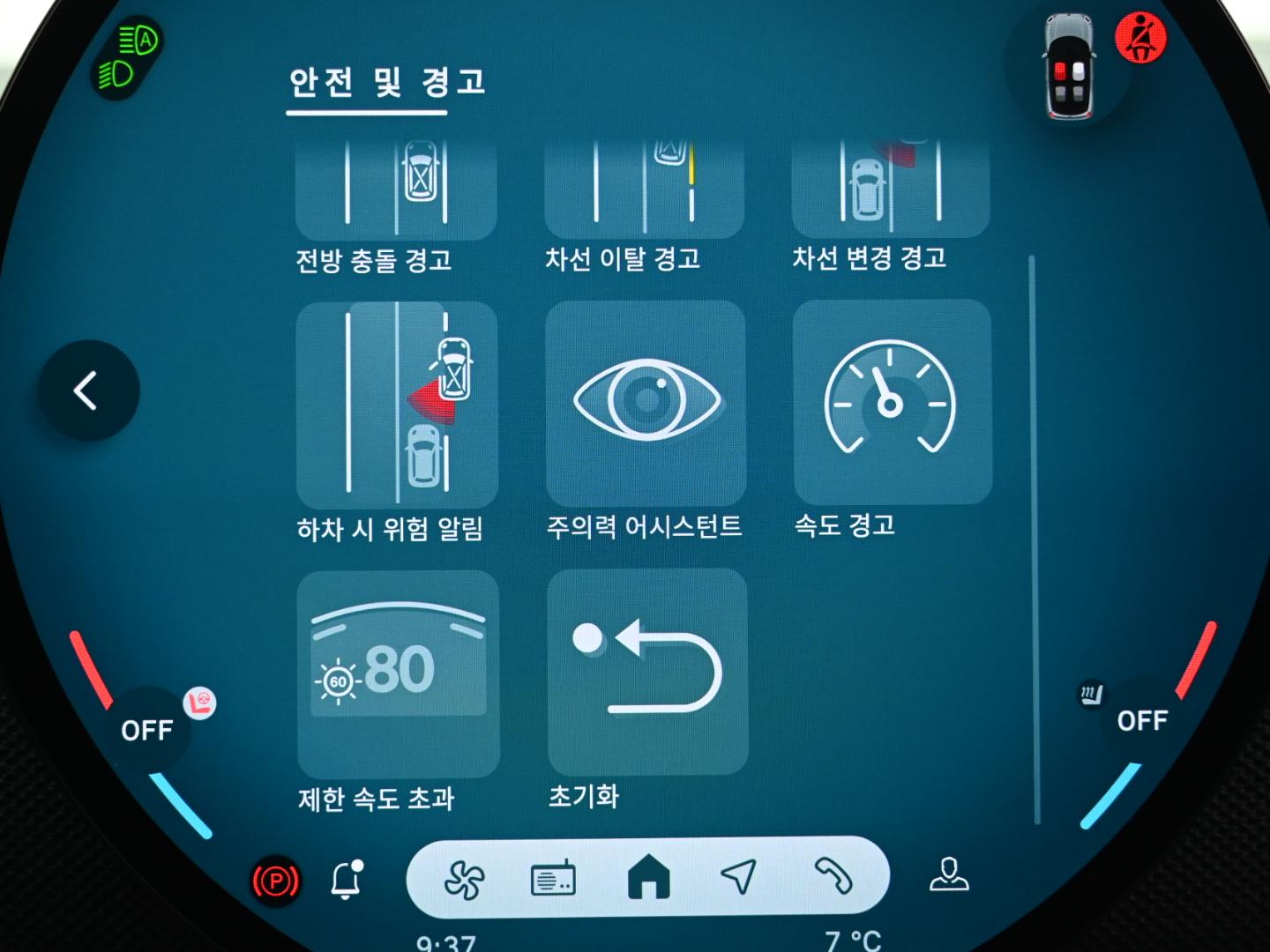Screen dimensions: 1270x952
Task: Open climate fan controls
Action: (x=464, y=879)
